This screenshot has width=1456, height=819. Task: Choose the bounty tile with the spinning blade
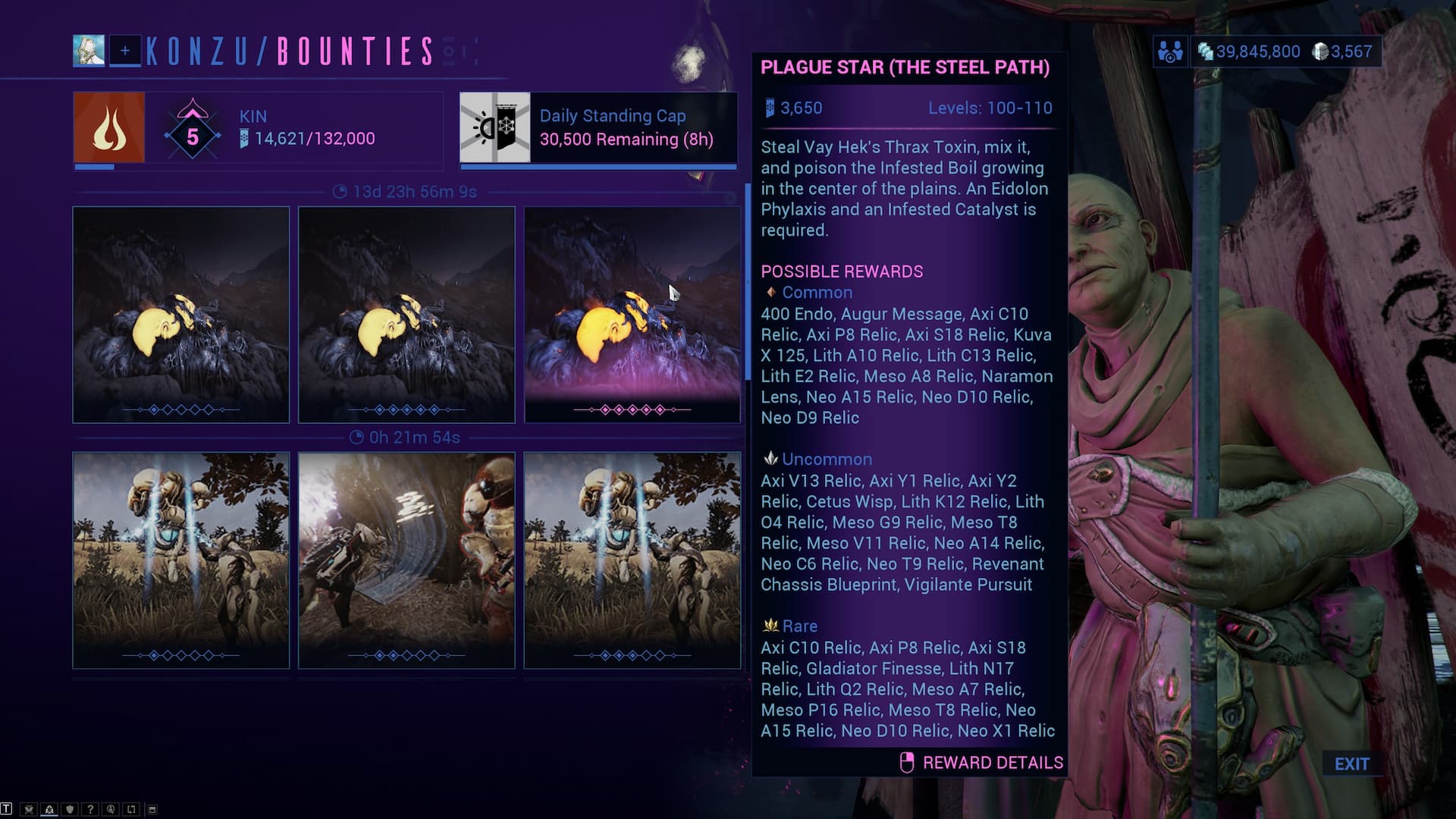tap(406, 560)
